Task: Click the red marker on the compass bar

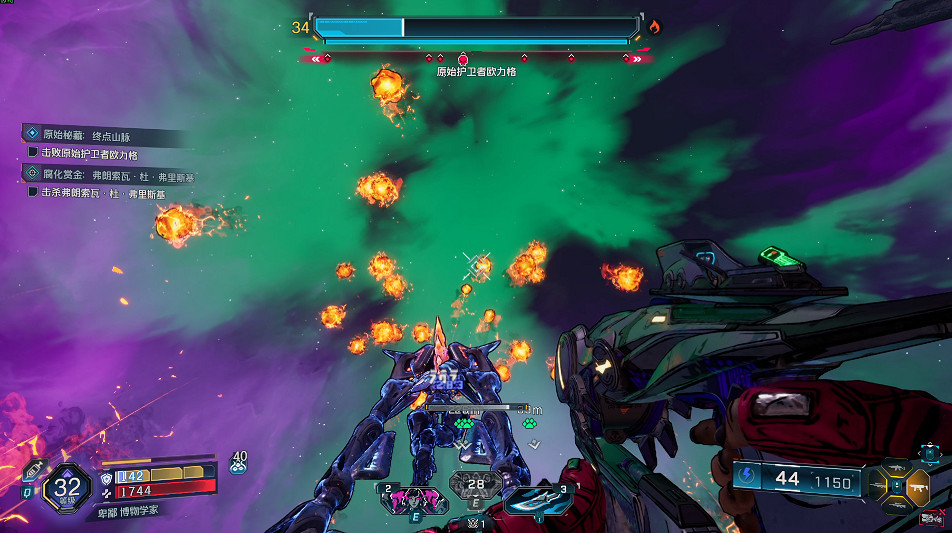Action: click(463, 59)
